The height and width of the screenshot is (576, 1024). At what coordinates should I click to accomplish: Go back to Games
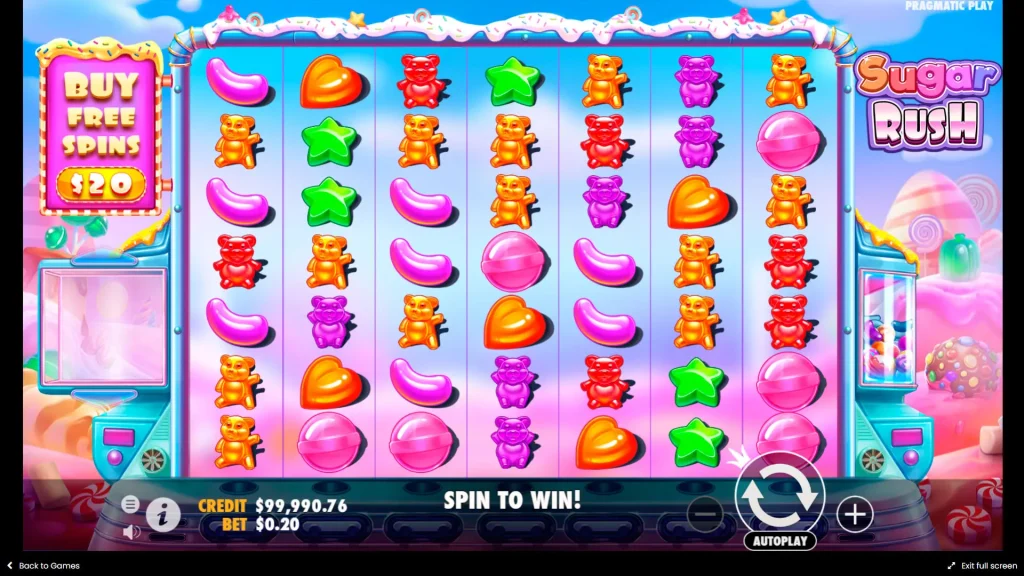coord(43,566)
